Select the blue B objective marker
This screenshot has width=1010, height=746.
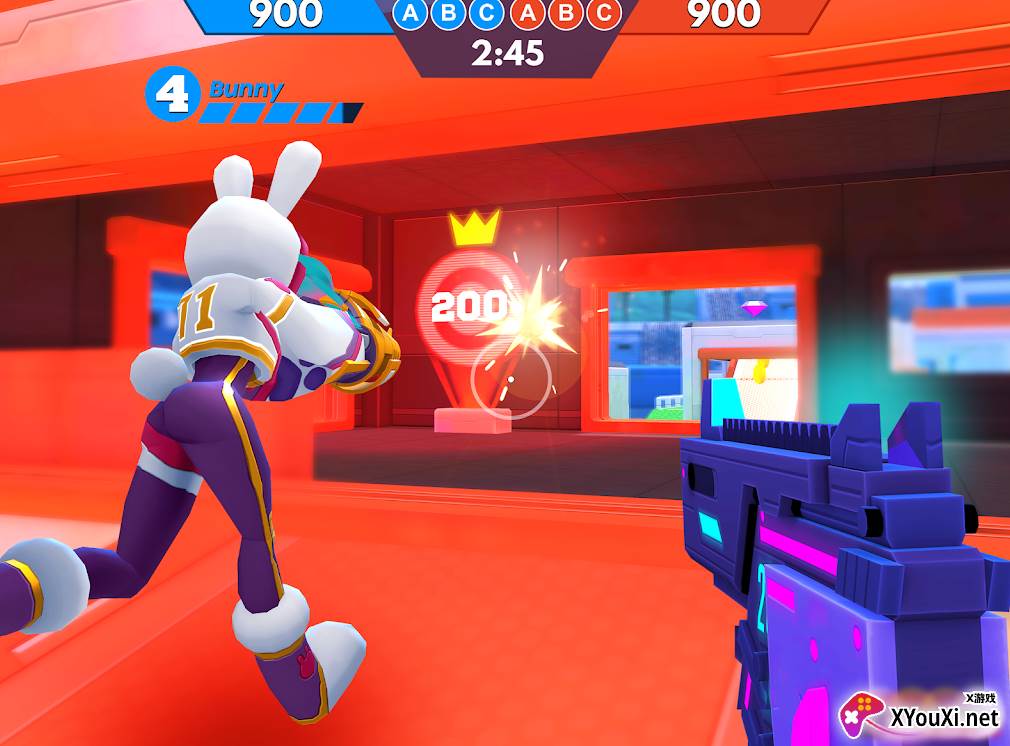(449, 13)
